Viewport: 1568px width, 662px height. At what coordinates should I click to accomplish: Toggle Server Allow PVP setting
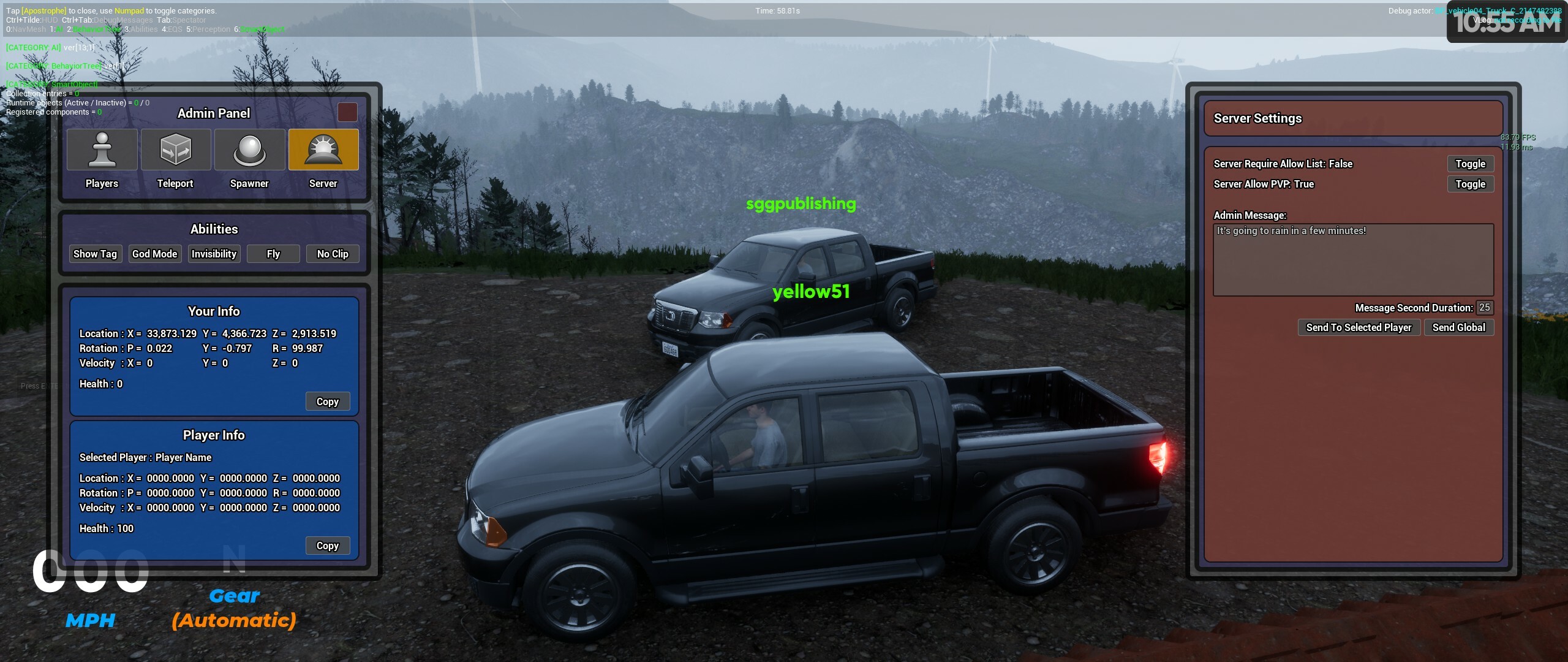coord(1471,184)
